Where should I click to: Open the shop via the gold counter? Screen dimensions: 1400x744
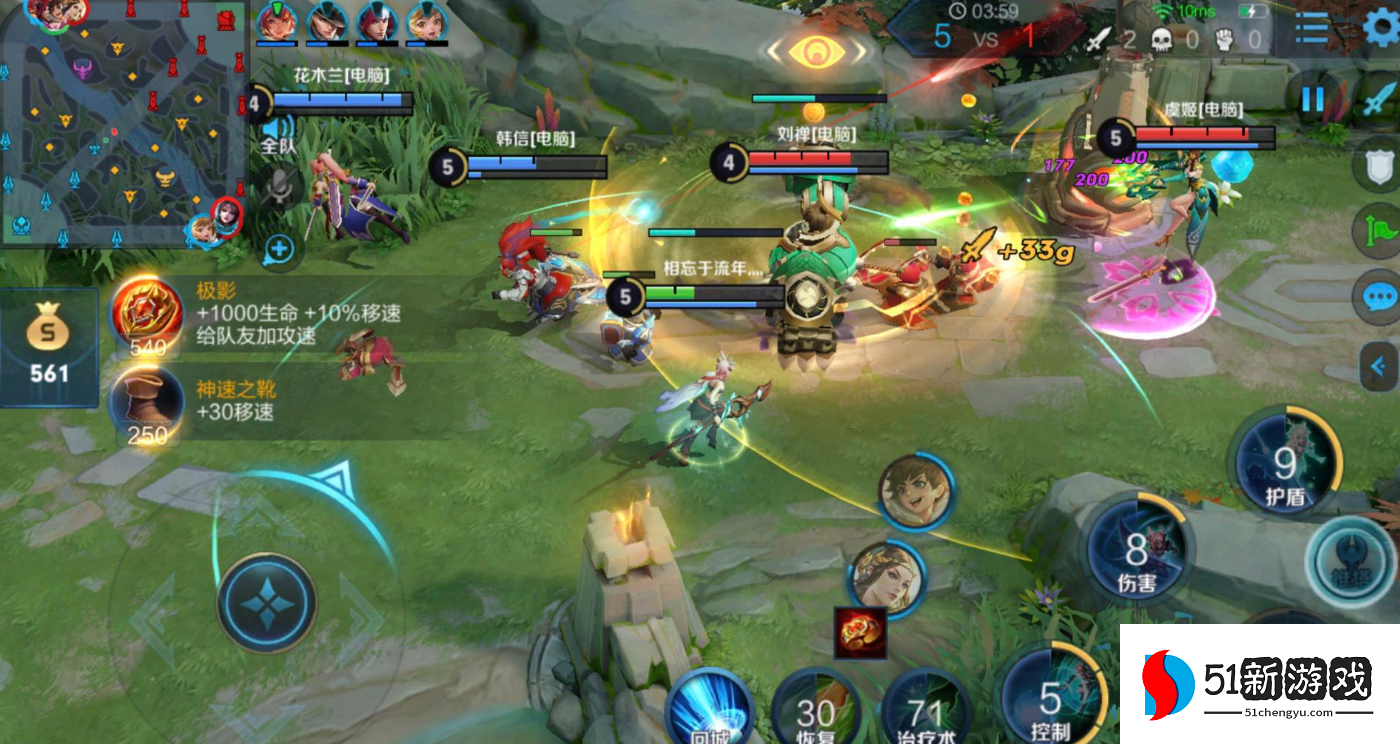tap(49, 347)
